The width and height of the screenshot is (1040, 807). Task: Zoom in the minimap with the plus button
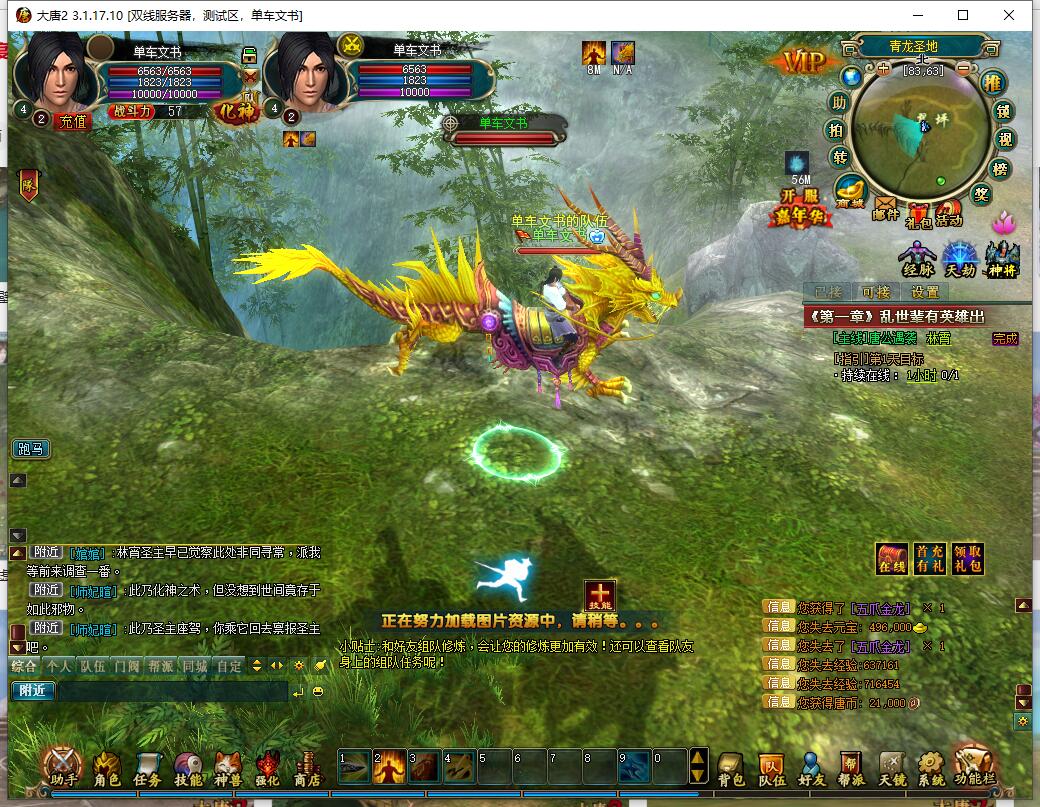pyautogui.click(x=883, y=70)
